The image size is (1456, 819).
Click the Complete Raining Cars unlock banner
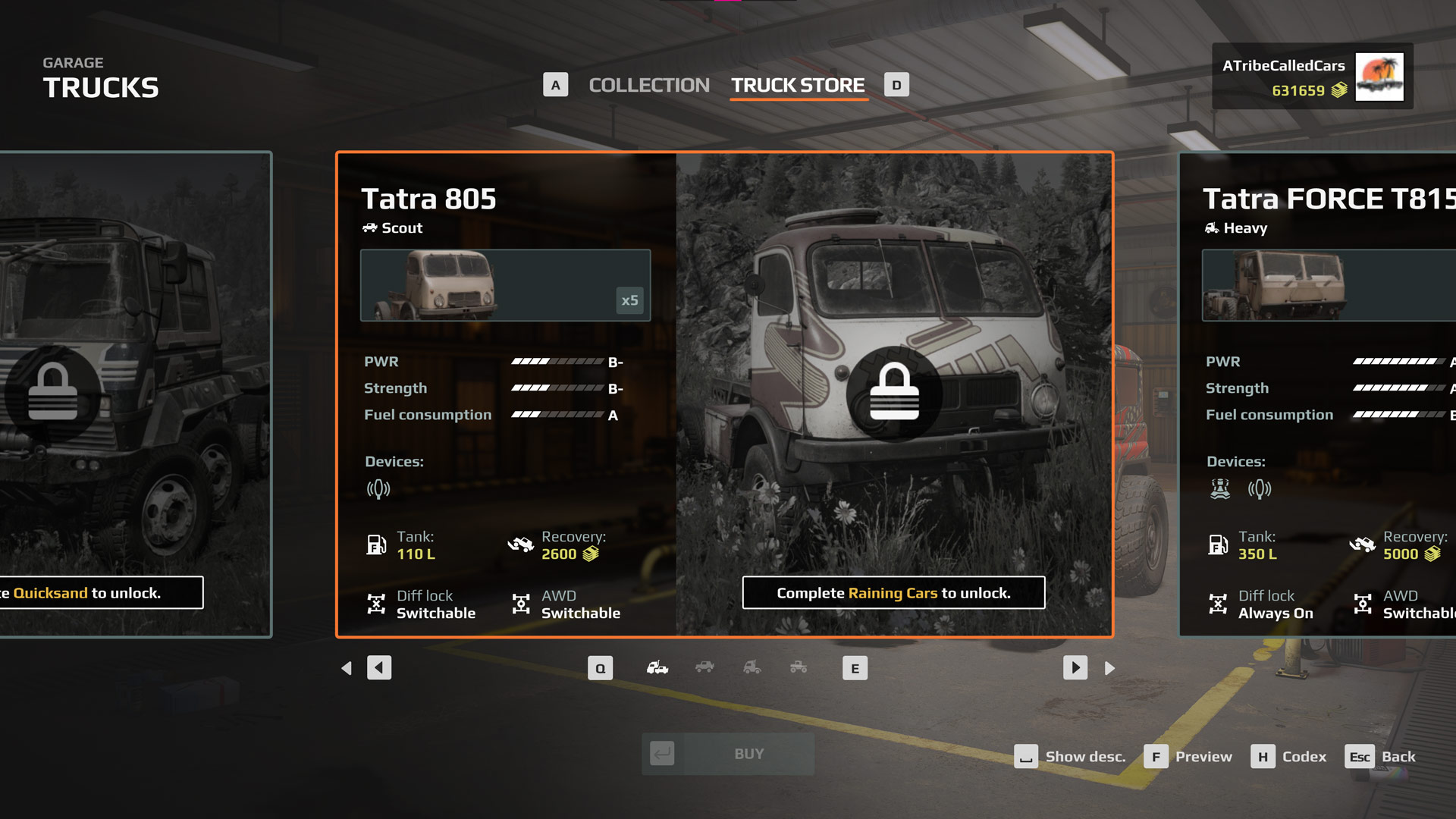point(893,593)
